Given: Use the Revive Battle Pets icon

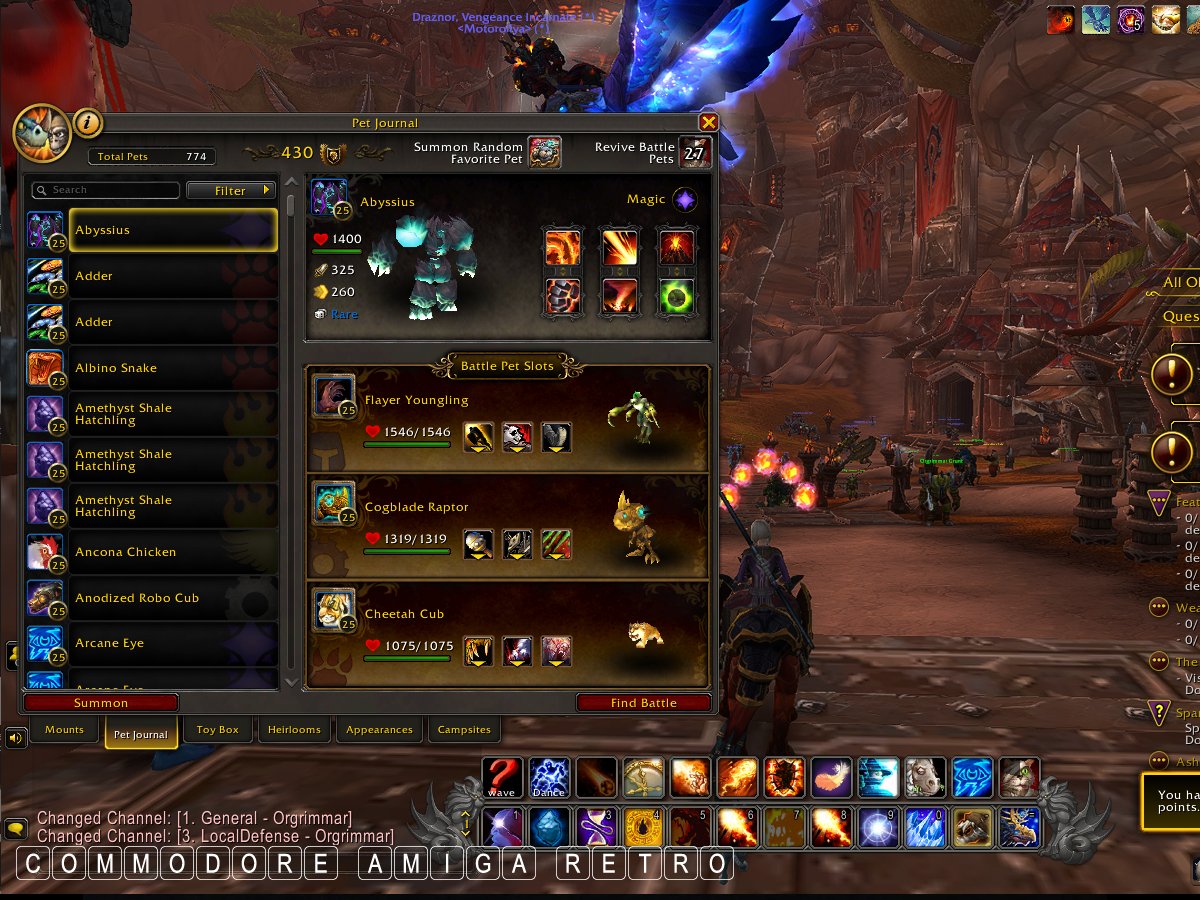Looking at the screenshot, I should click(x=695, y=153).
